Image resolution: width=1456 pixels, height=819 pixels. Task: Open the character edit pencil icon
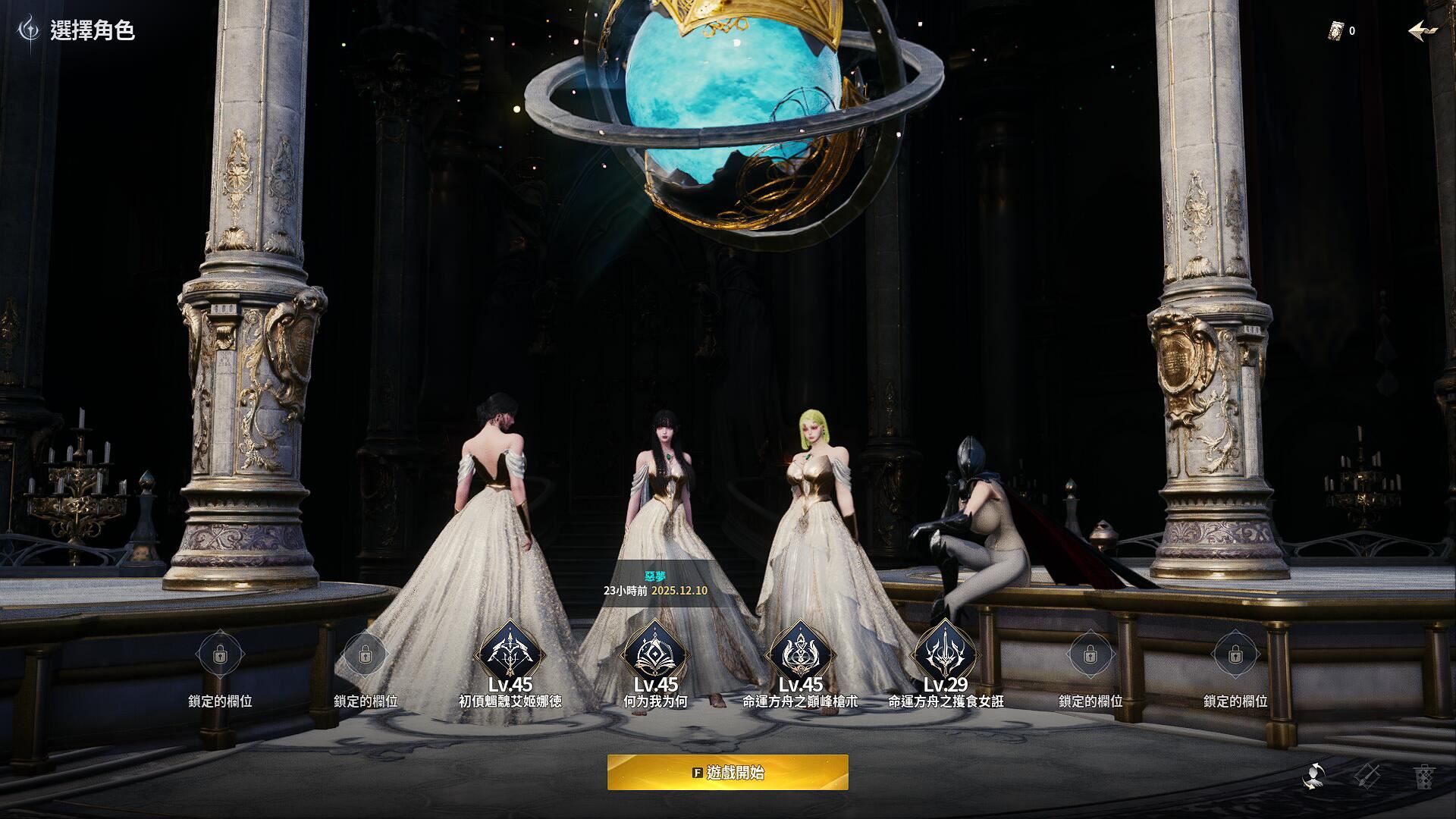click(1367, 776)
